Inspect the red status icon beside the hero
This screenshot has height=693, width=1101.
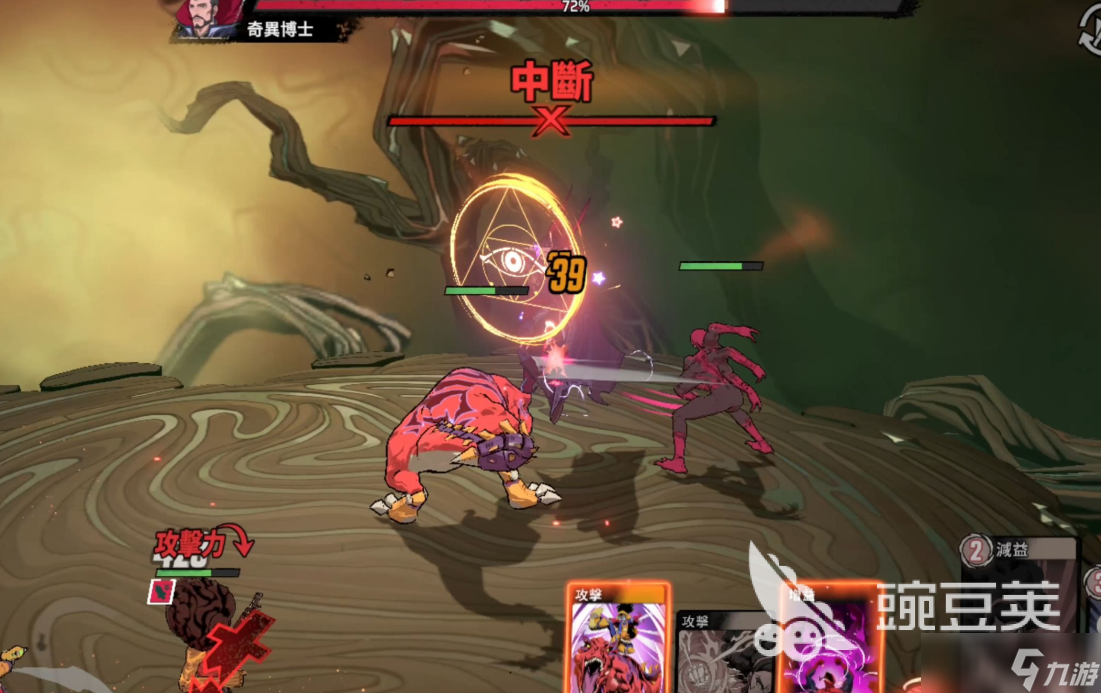(160, 592)
